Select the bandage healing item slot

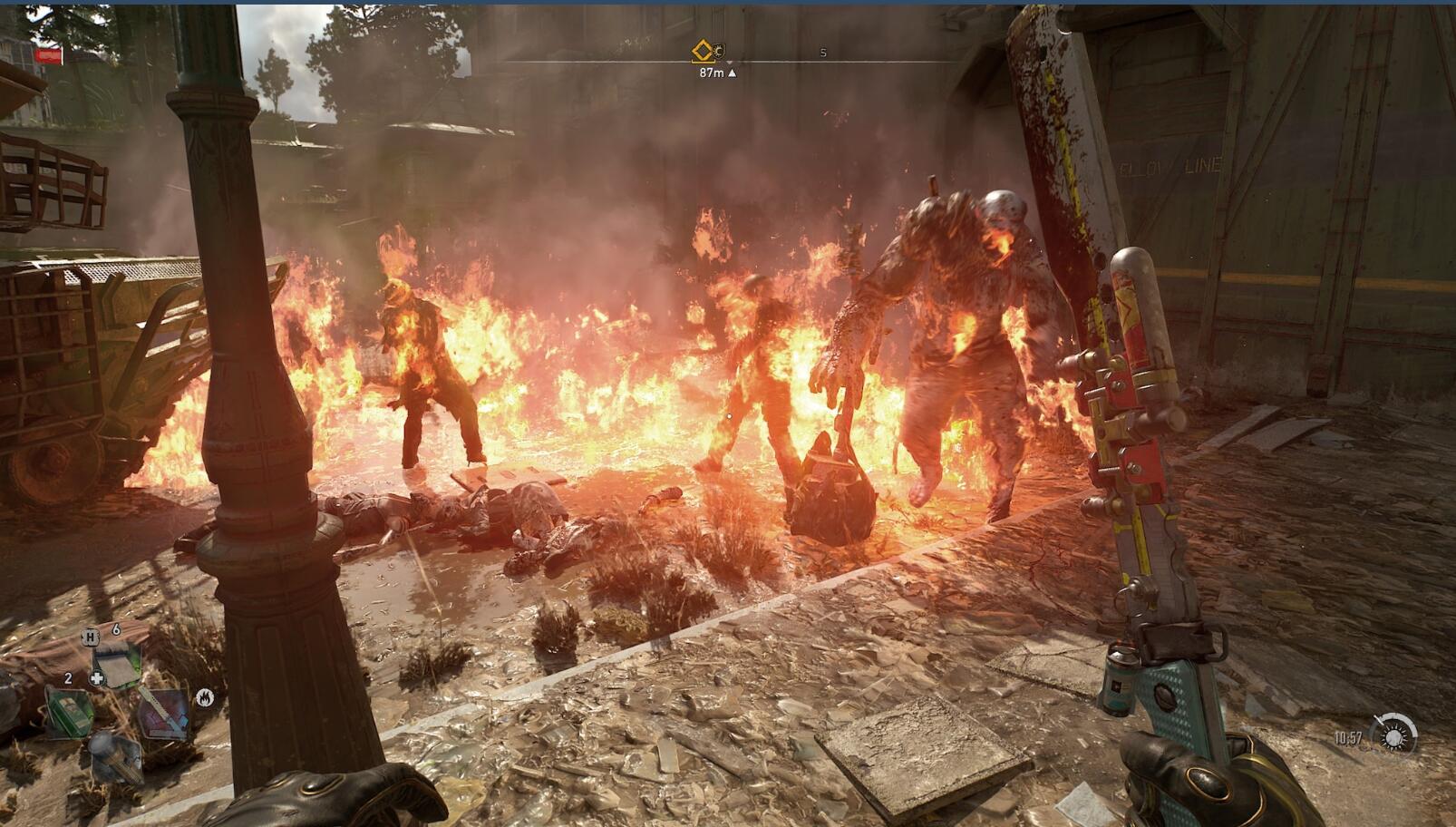pyautogui.click(x=115, y=666)
